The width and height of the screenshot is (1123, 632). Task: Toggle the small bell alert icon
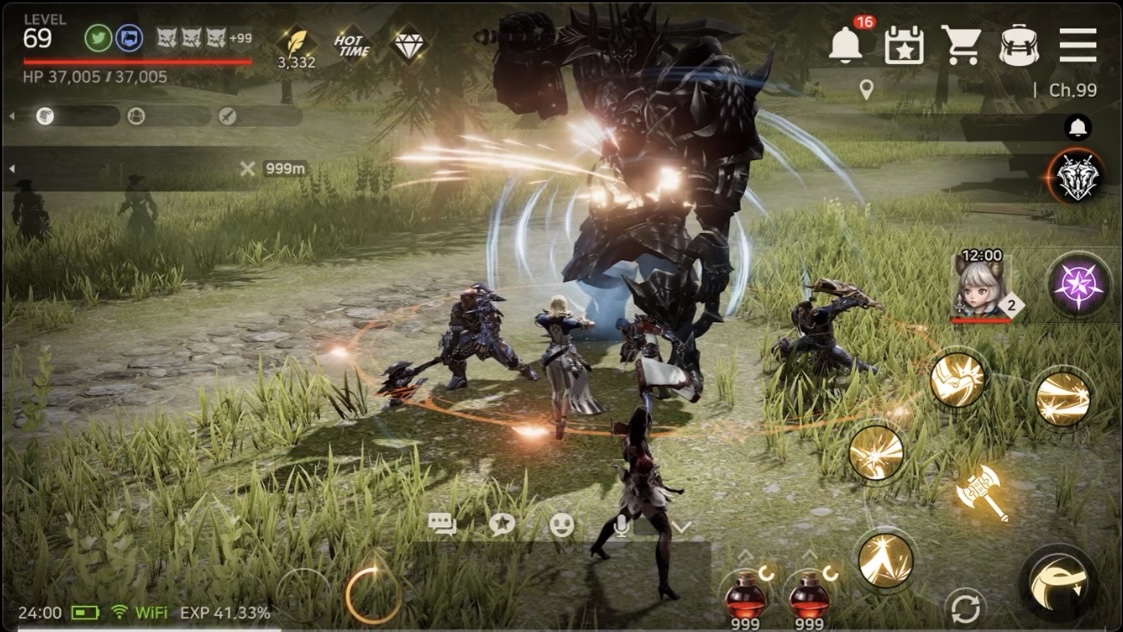coord(1078,127)
